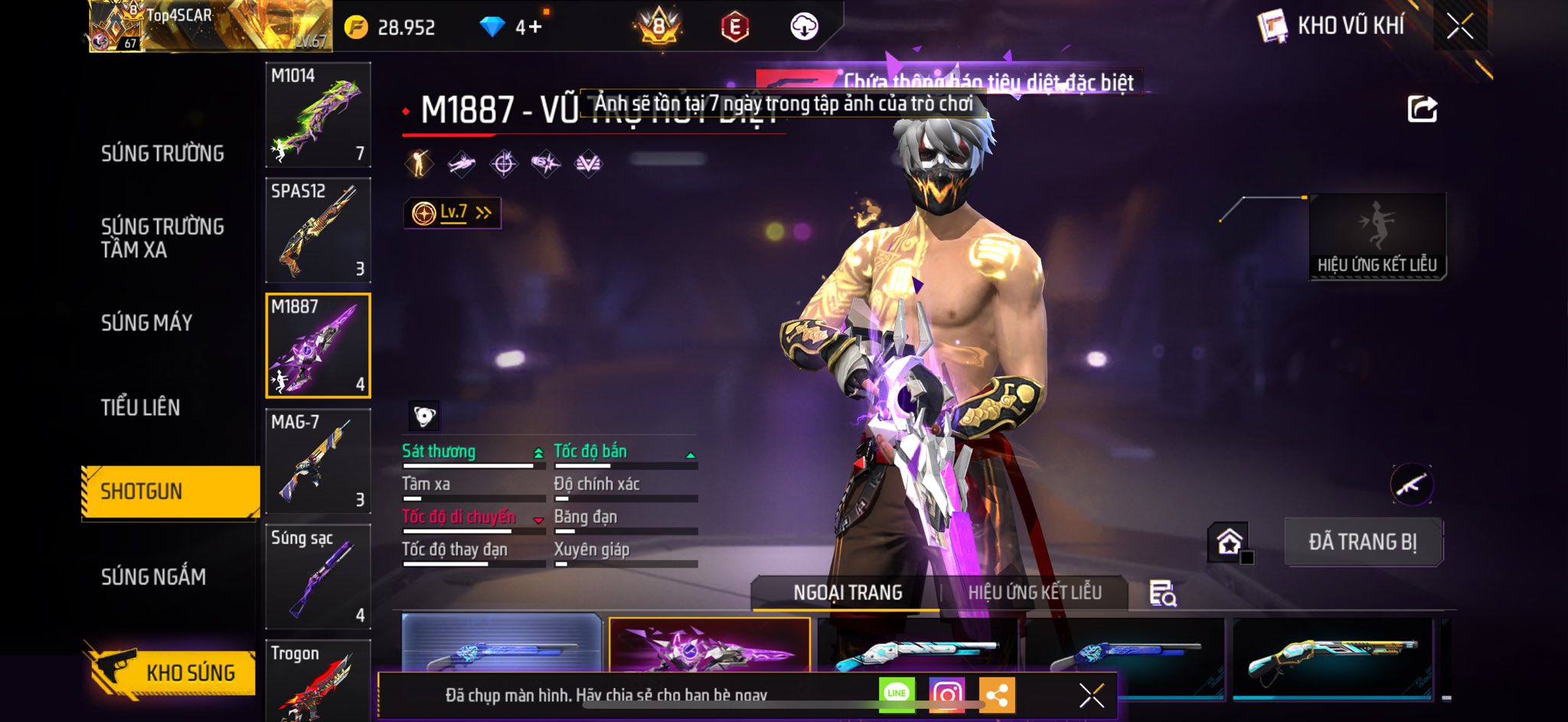Viewport: 1568px width, 722px height.
Task: Share the screenshot via LINE
Action: [897, 694]
